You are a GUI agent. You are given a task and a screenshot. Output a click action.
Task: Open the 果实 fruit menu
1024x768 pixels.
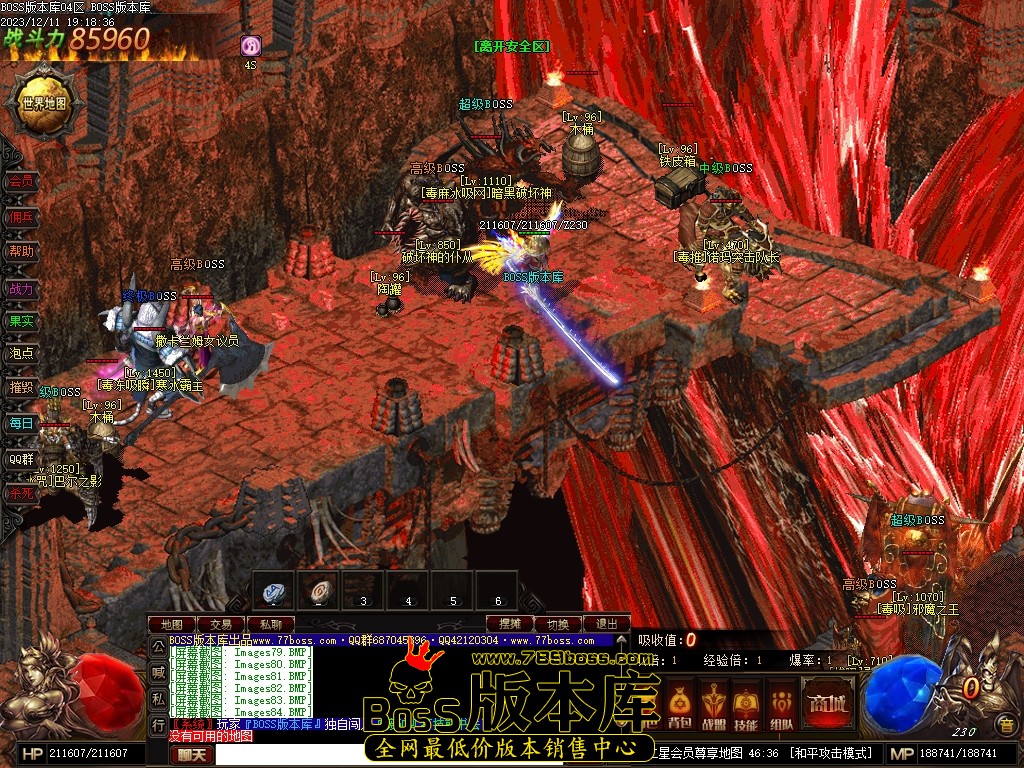click(x=21, y=321)
